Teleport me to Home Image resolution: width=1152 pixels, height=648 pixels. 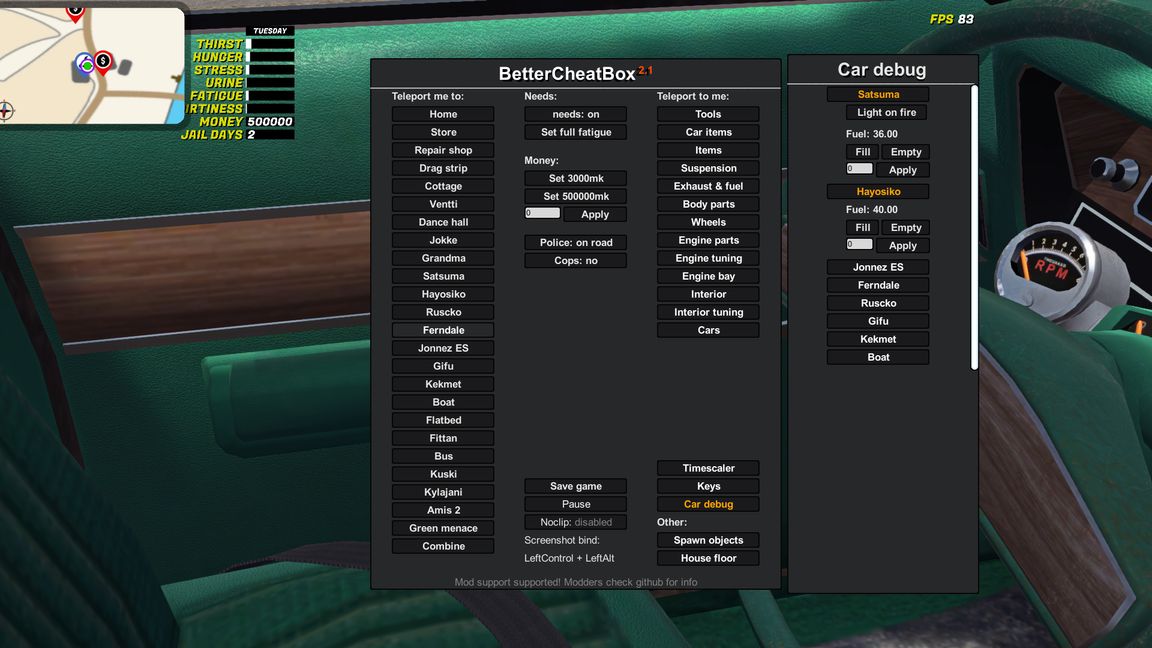[x=443, y=114]
